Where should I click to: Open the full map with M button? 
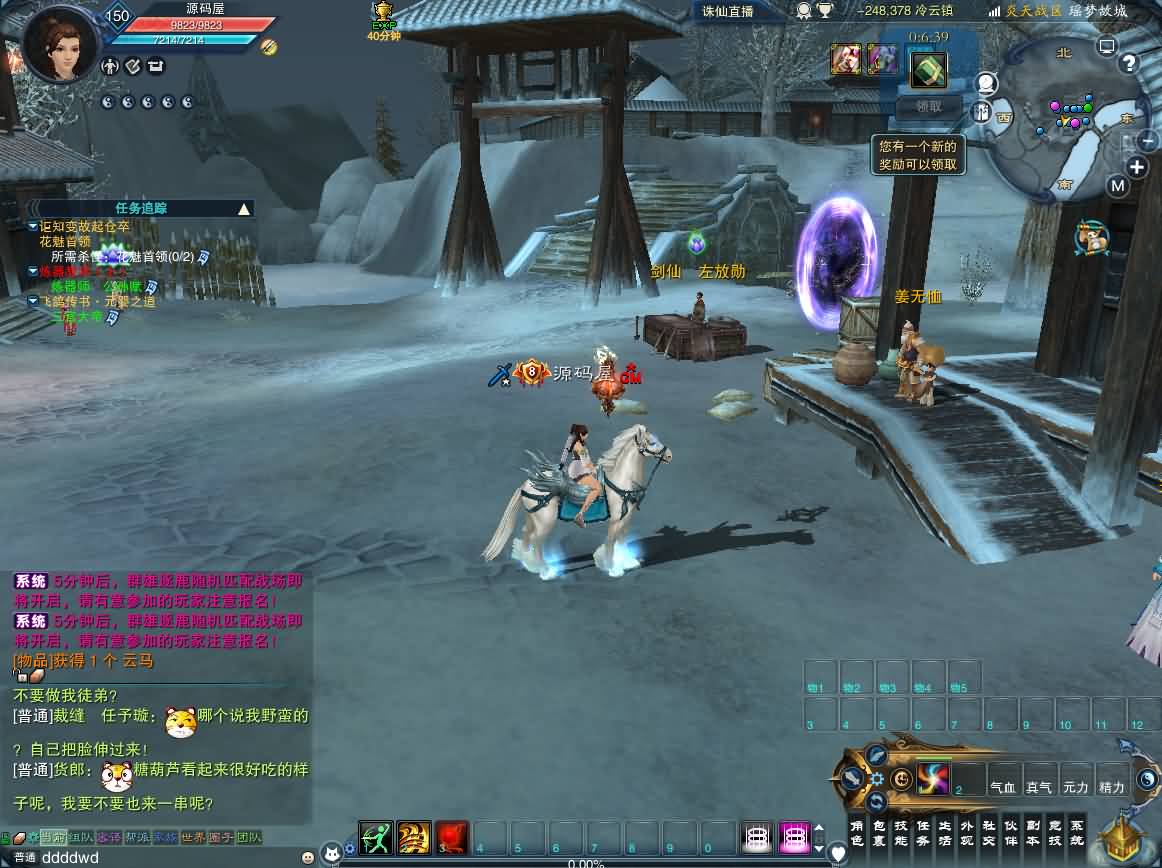click(1118, 186)
